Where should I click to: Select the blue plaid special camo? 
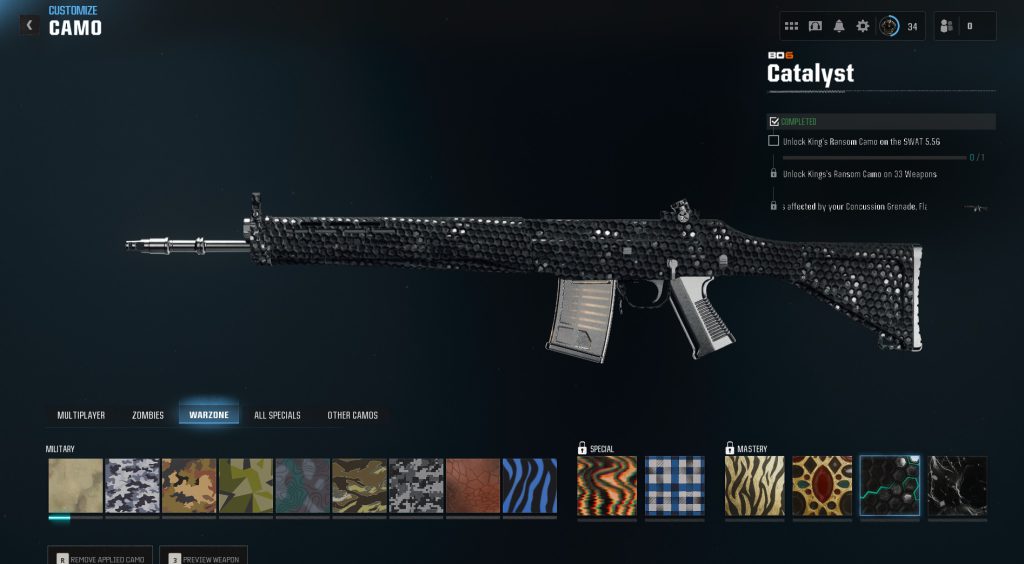tap(674, 487)
